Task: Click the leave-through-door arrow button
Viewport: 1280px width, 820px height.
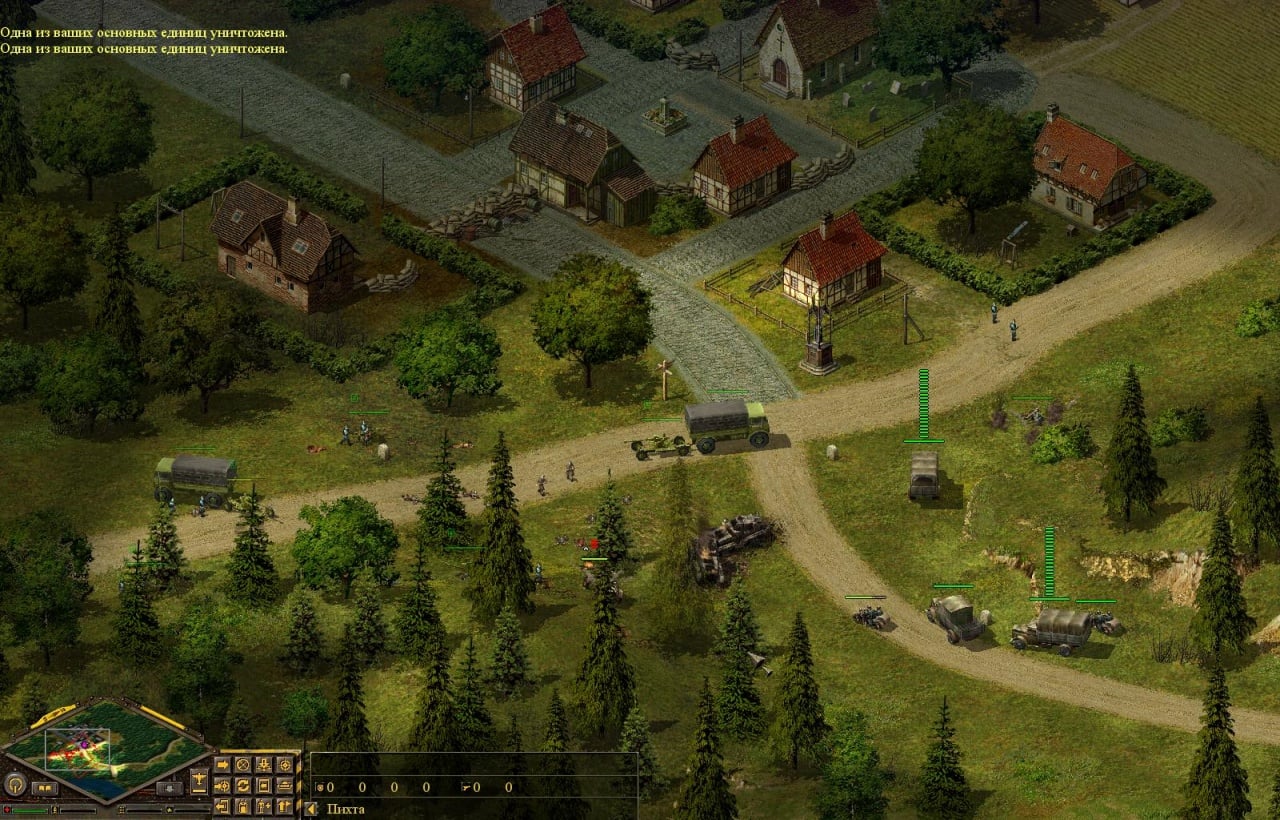Action: [x=222, y=807]
